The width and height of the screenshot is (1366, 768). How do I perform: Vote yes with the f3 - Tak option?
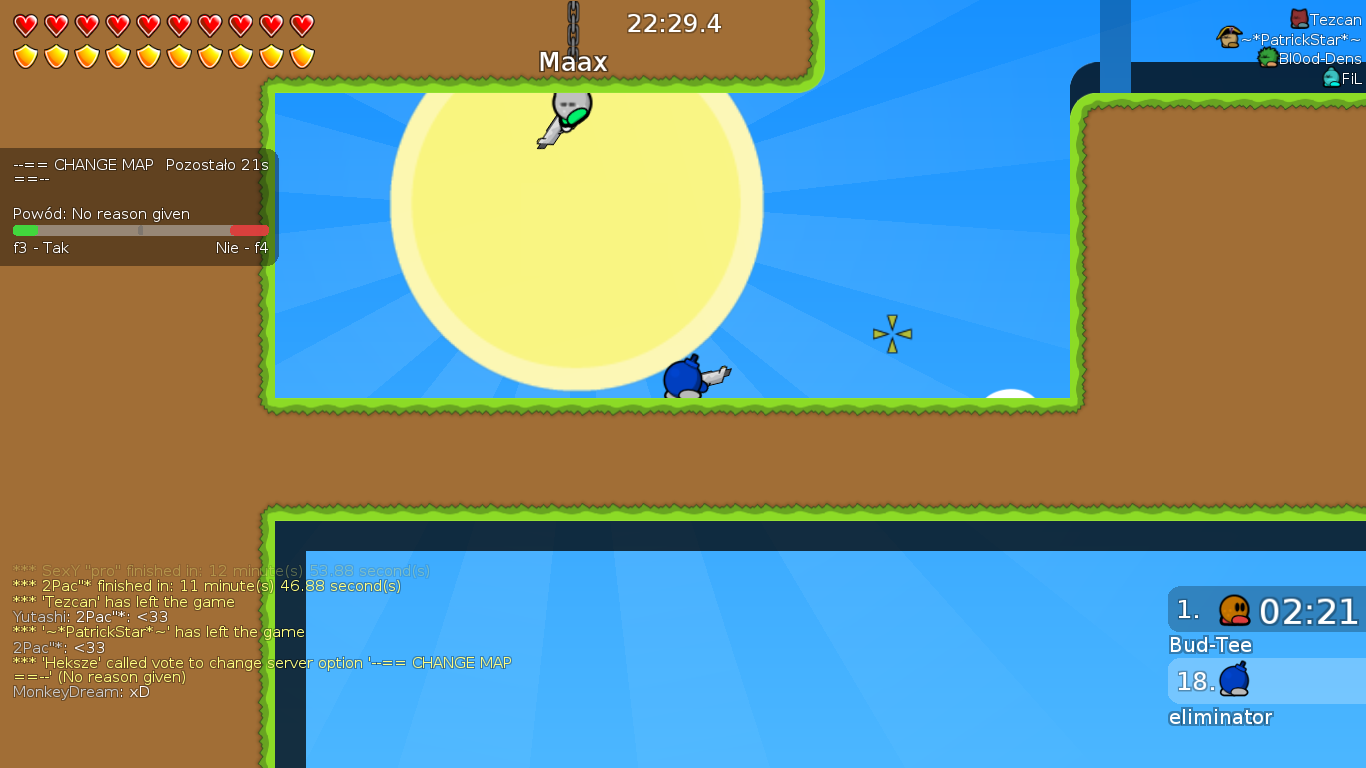click(40, 247)
